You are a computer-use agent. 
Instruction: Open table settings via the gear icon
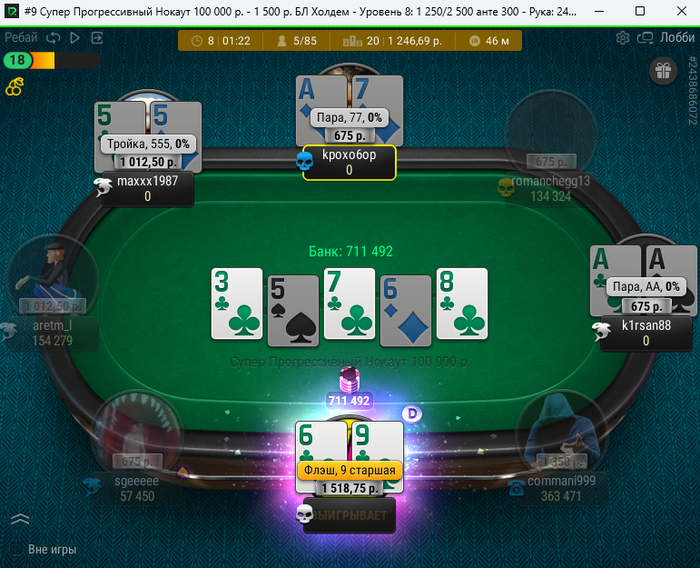click(623, 38)
